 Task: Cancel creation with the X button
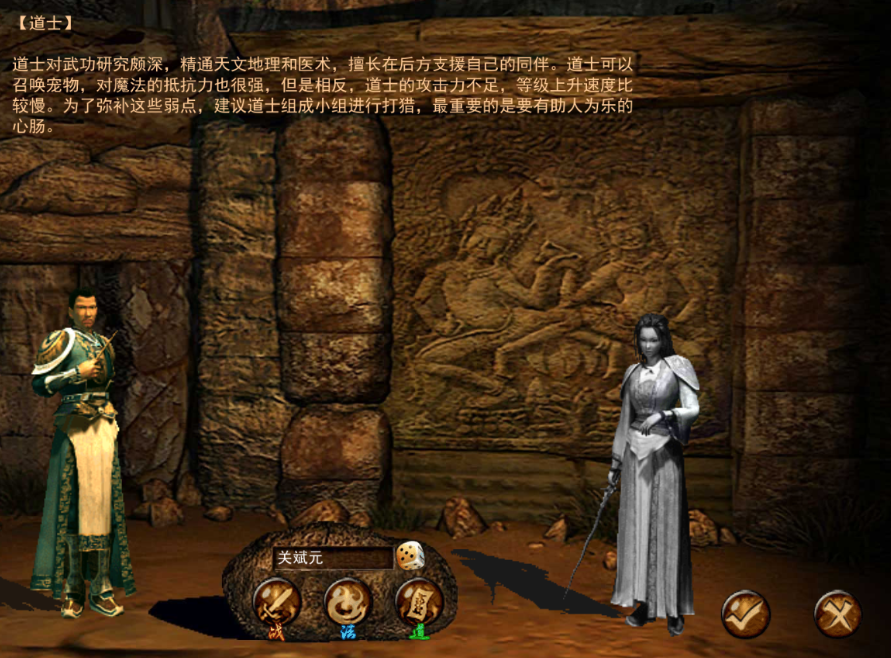(837, 612)
